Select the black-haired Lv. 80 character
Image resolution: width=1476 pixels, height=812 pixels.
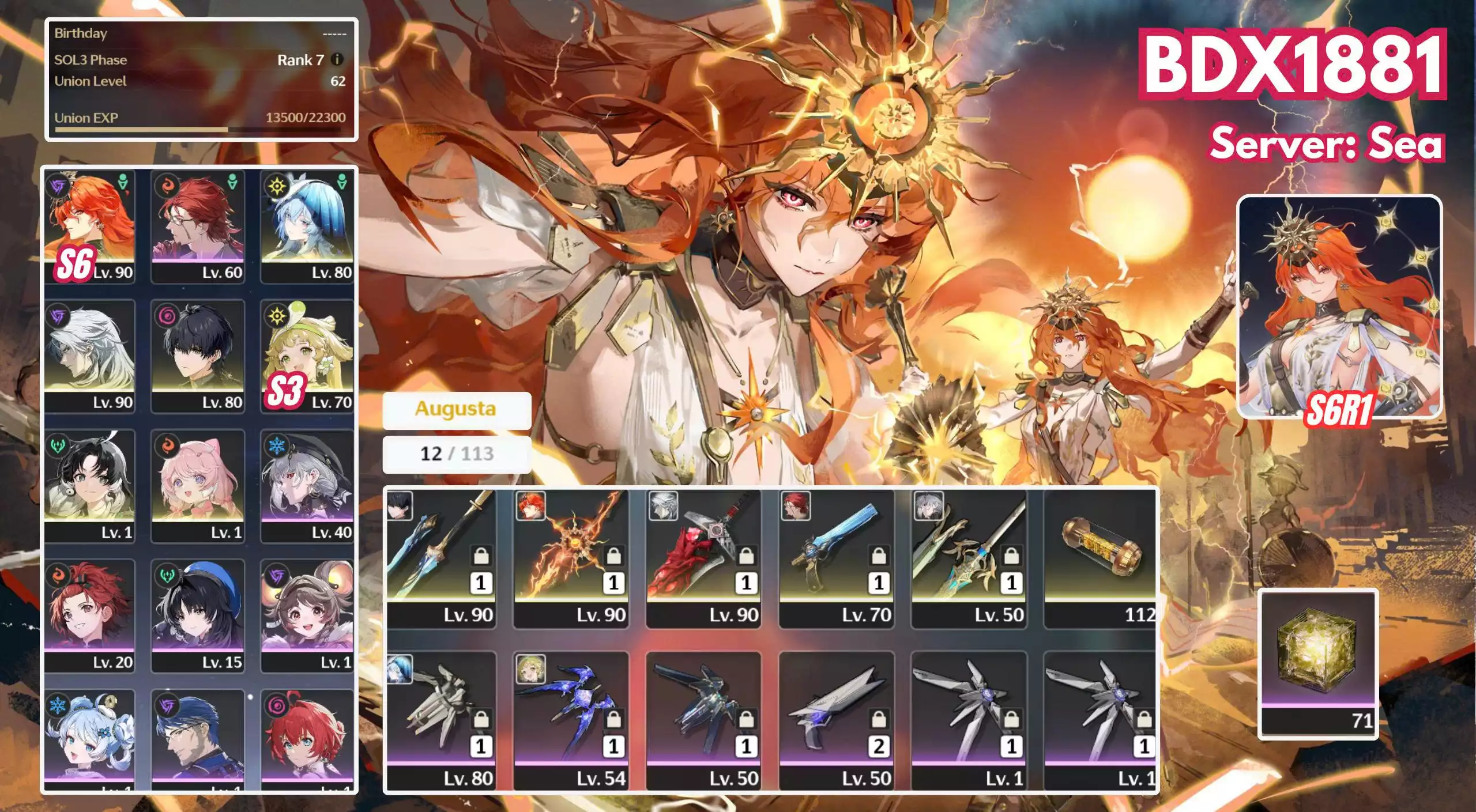tap(198, 356)
